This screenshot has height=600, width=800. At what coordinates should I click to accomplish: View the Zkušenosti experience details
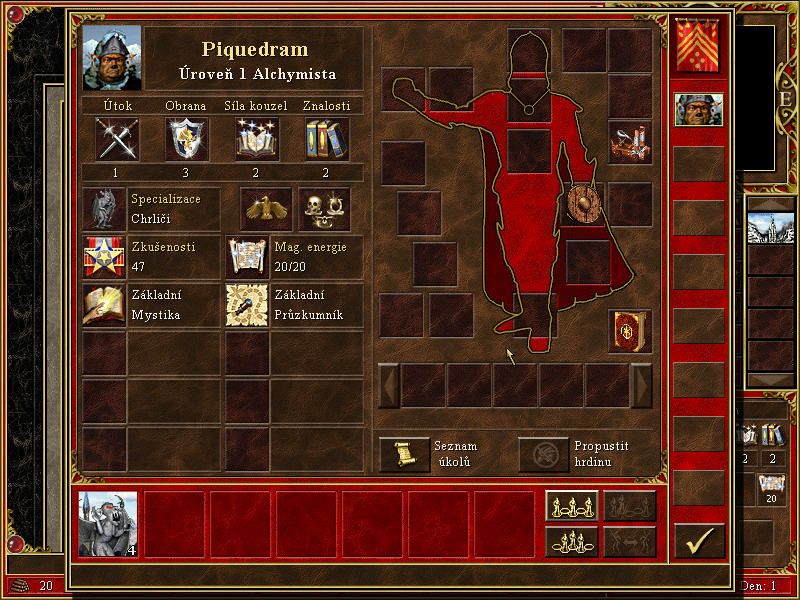tap(104, 257)
